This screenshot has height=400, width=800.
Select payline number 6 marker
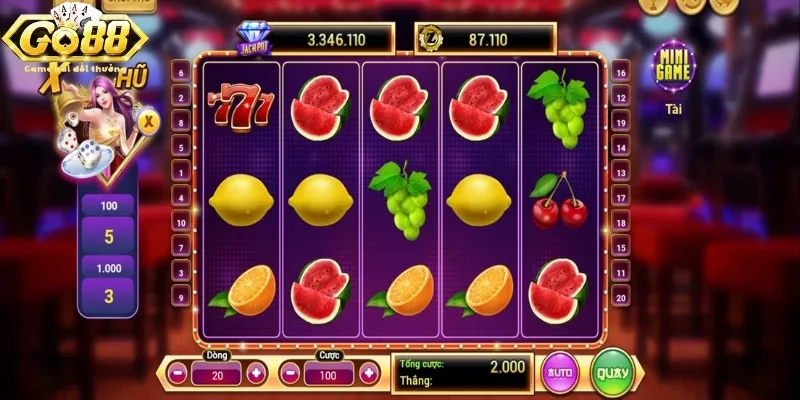(x=181, y=72)
